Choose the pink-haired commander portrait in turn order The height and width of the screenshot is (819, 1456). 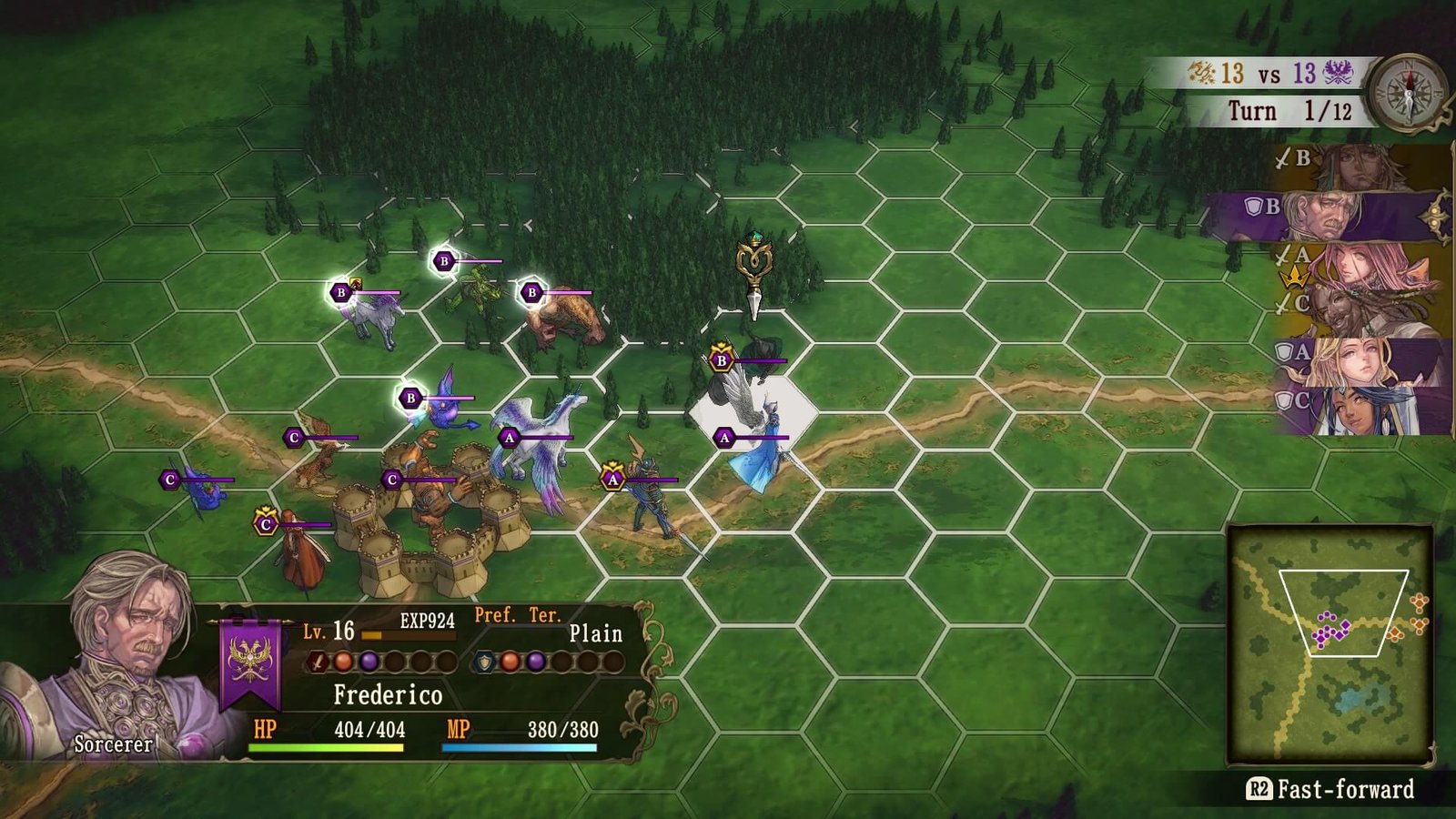pyautogui.click(x=1365, y=265)
